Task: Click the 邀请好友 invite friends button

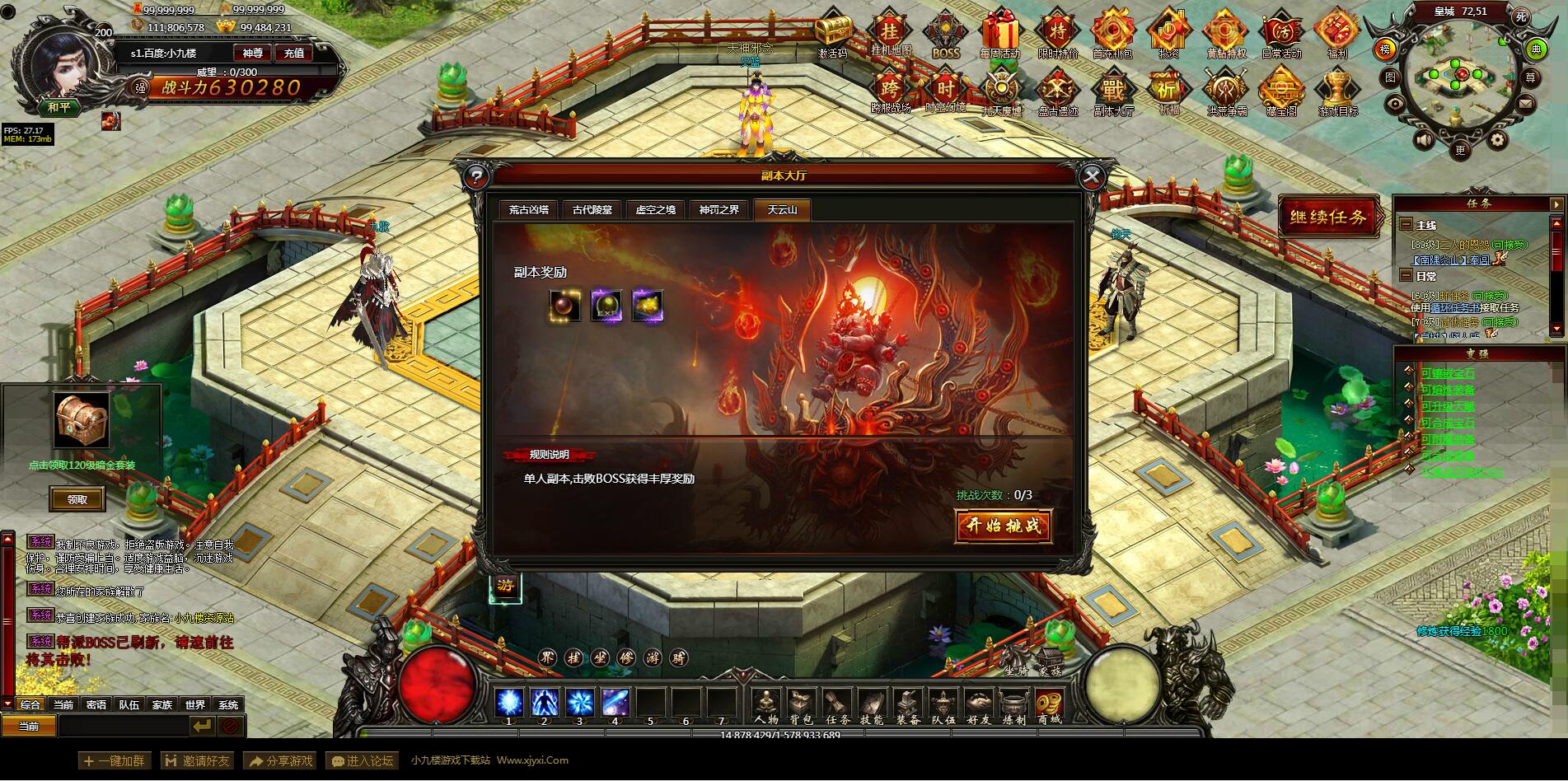Action: tap(197, 761)
